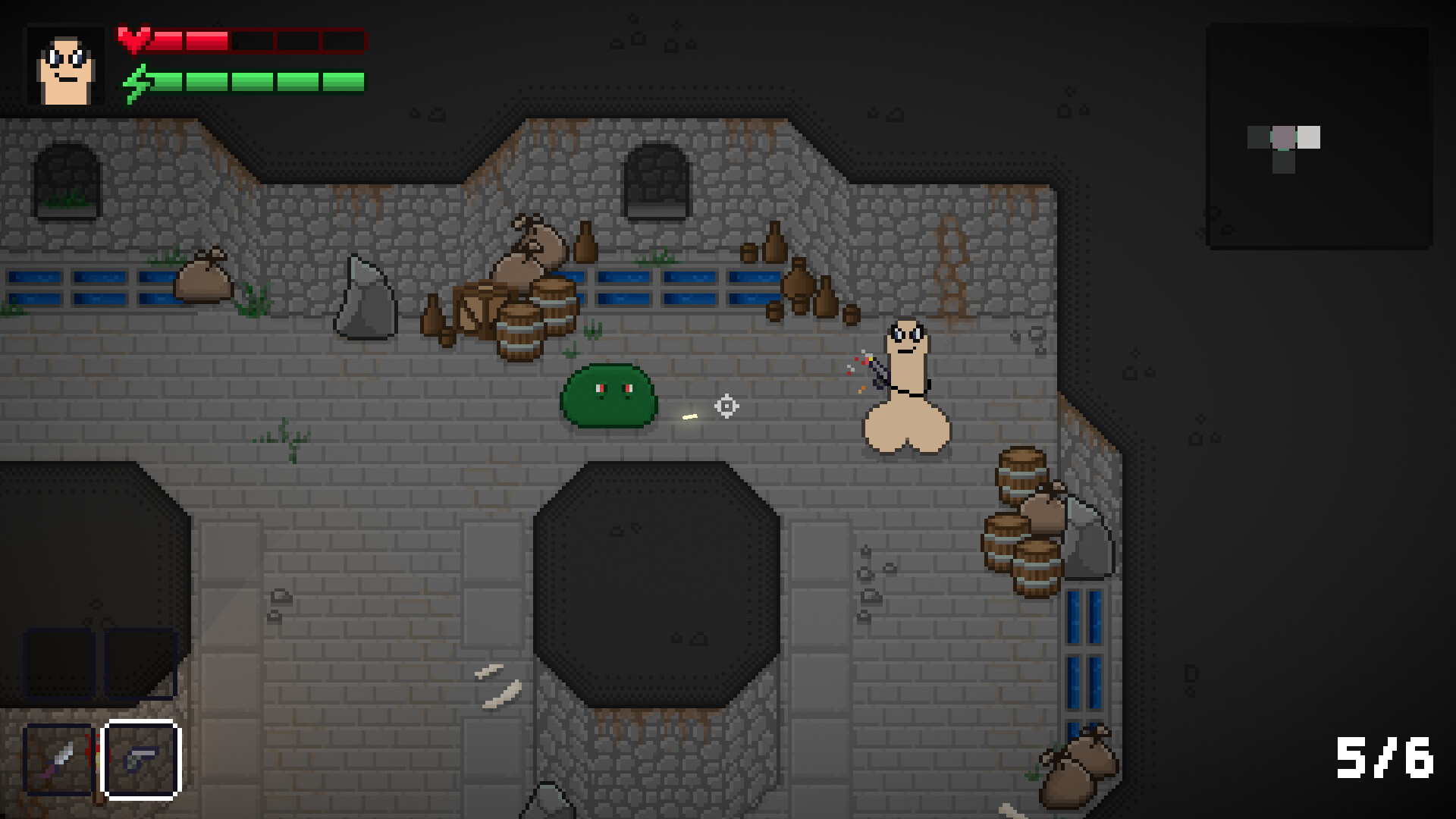This screenshot has height=819, width=1456.
Task: Toggle the second empty inventory slot
Action: coord(141,664)
